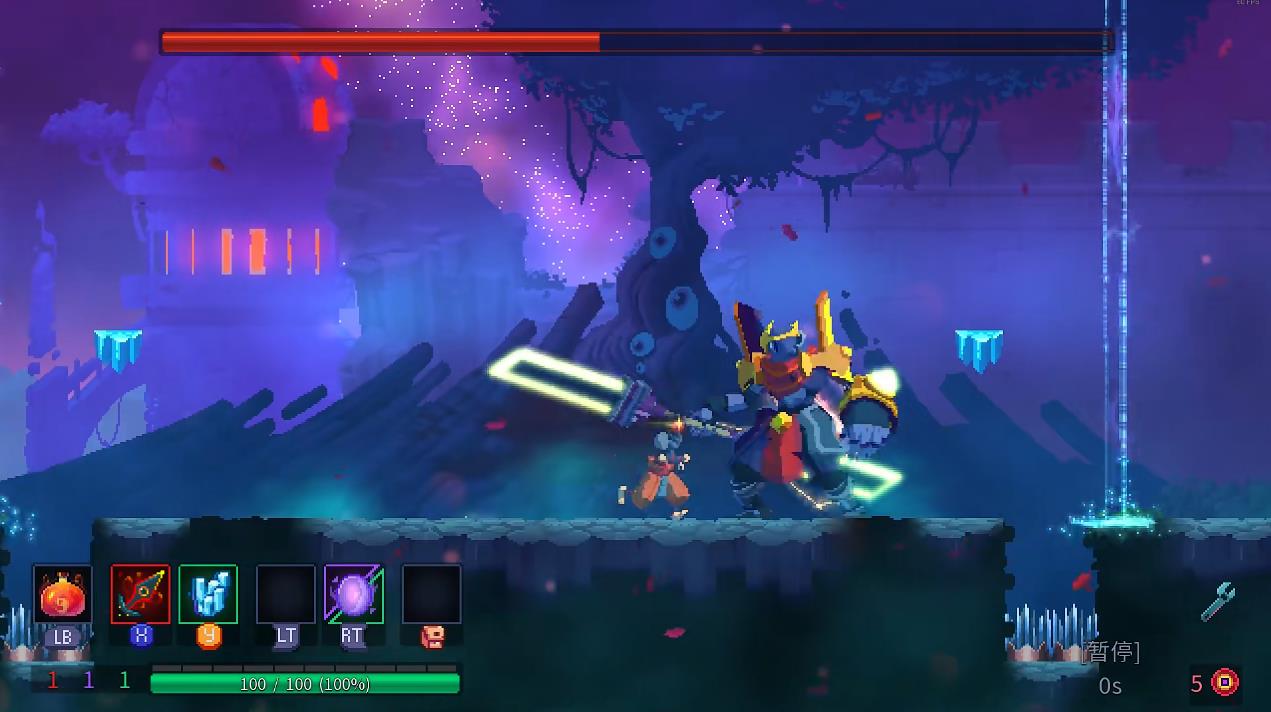Open the wrench tool icon
Viewport: 1271px width, 712px height.
click(1218, 602)
